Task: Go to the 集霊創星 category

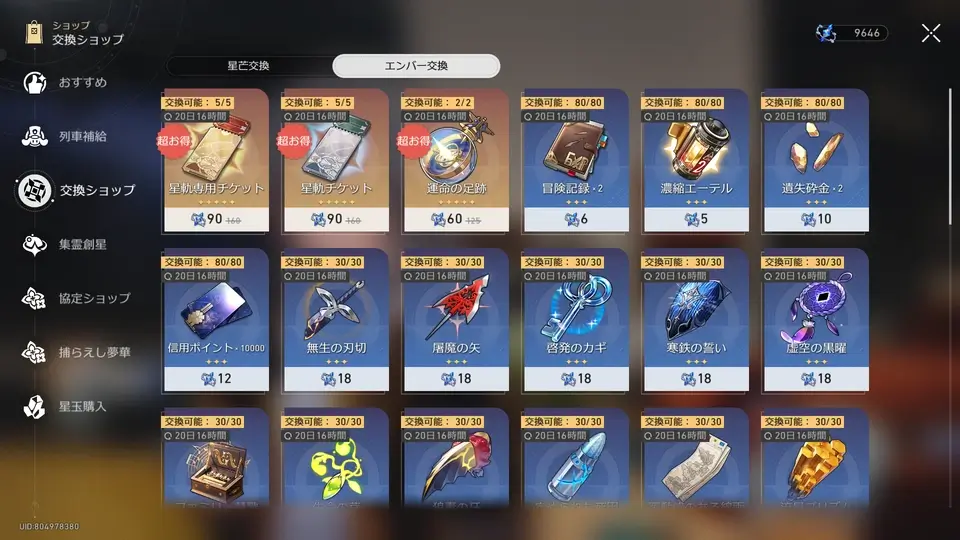Action: pos(80,244)
